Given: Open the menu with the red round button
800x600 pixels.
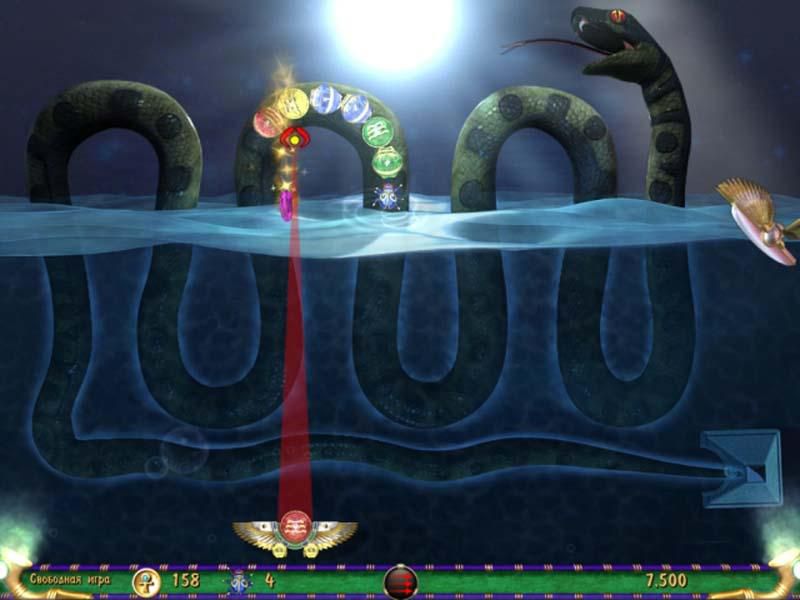Looking at the screenshot, I should coord(400,581).
